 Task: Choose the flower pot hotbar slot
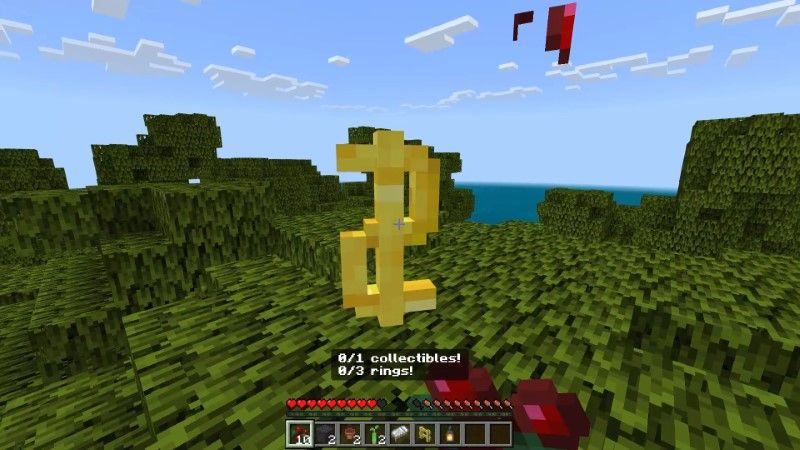(x=349, y=433)
